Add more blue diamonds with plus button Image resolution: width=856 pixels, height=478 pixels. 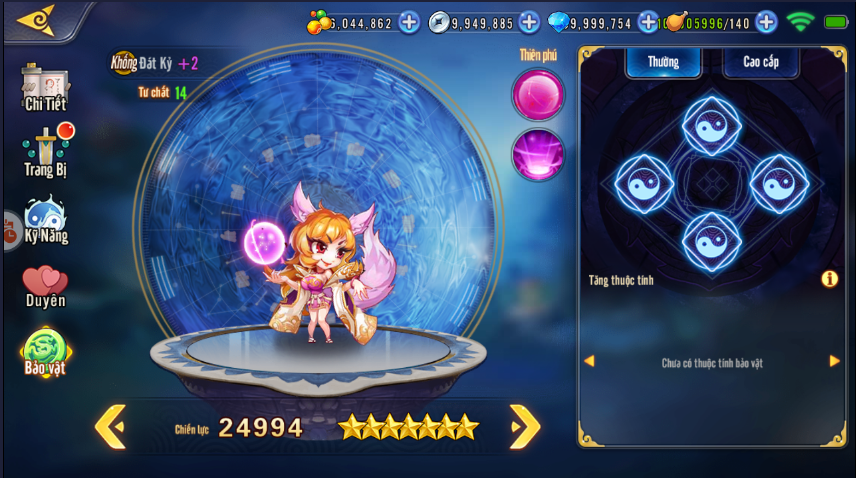click(x=648, y=22)
